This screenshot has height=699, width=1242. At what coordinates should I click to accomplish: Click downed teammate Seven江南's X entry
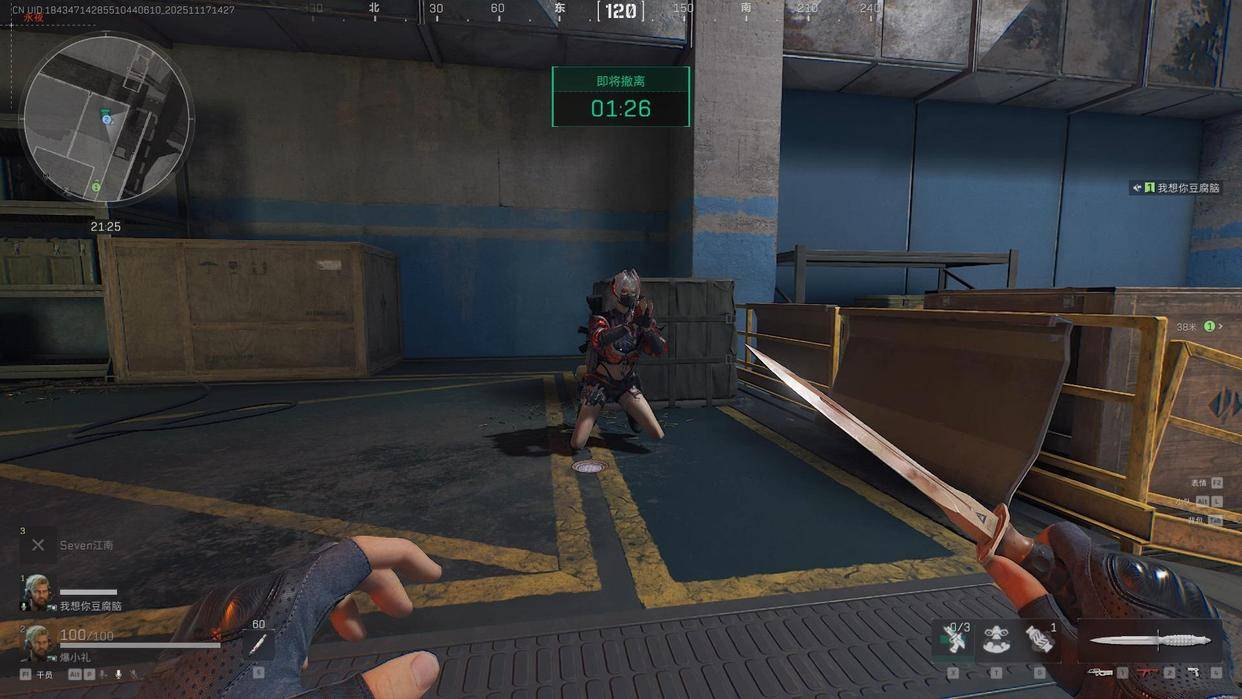coord(38,545)
